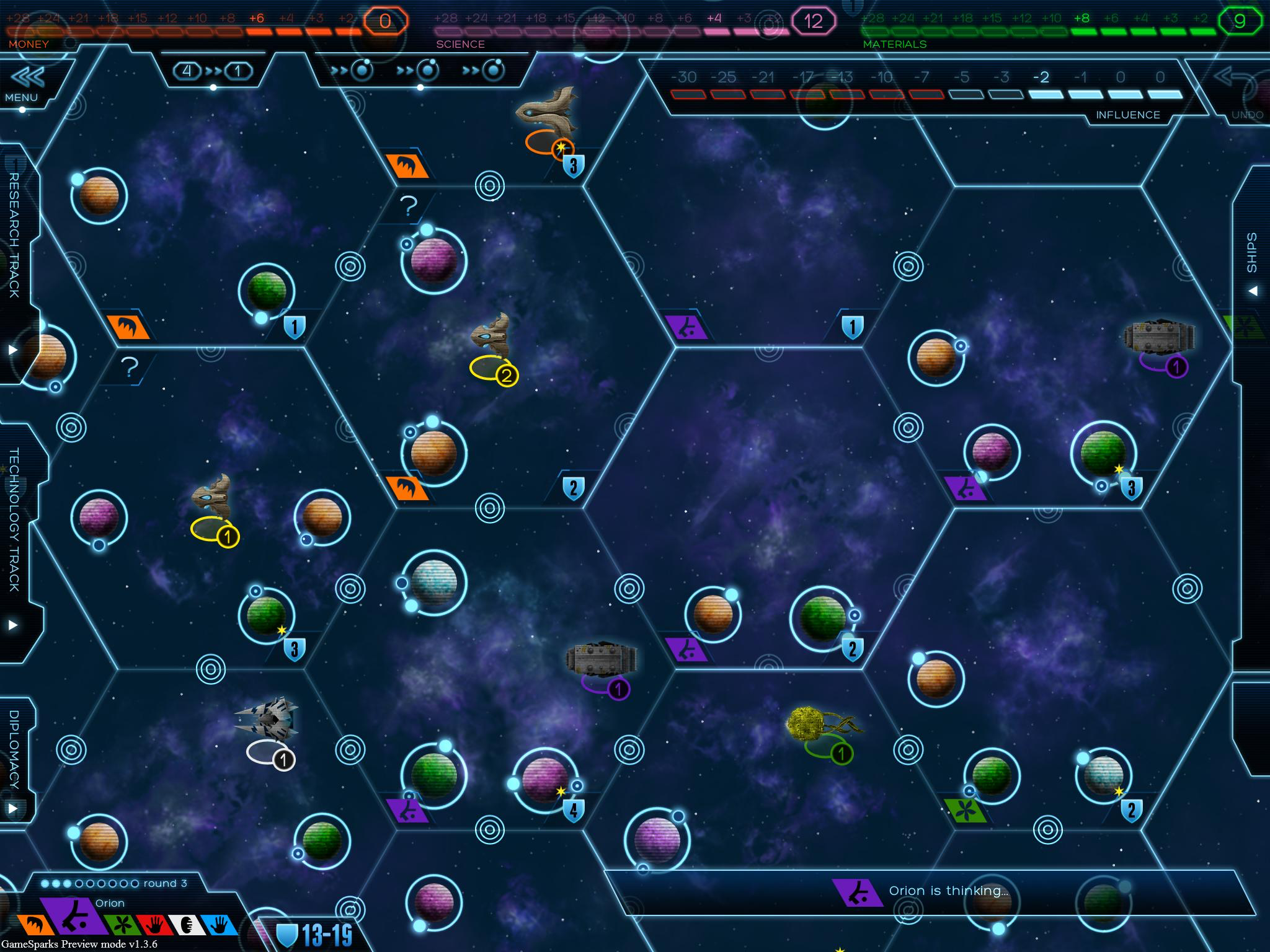The height and width of the screenshot is (952, 1270).
Task: Open the 4-to-1 trade ratio panel
Action: point(213,71)
